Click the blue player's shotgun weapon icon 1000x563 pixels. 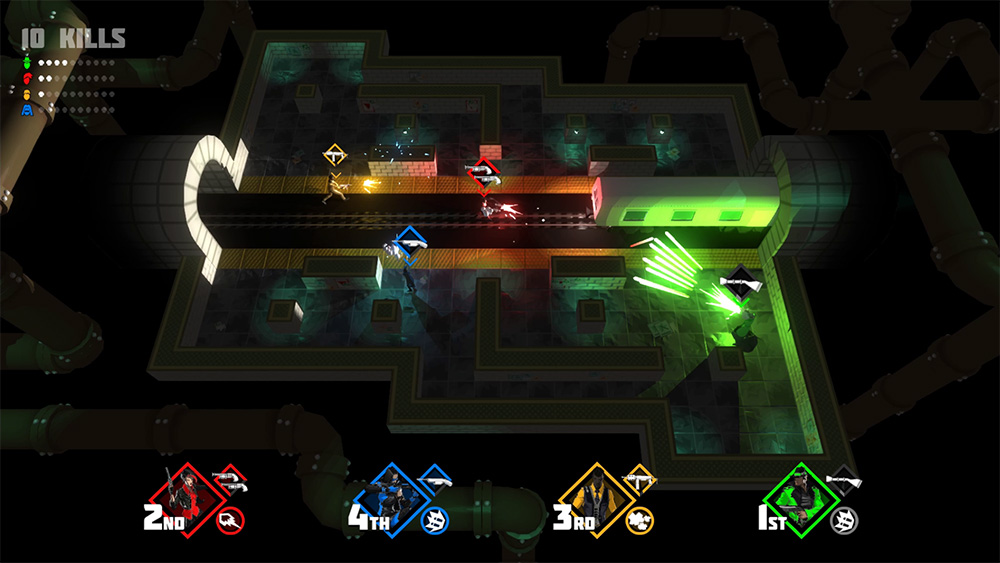(x=436, y=482)
